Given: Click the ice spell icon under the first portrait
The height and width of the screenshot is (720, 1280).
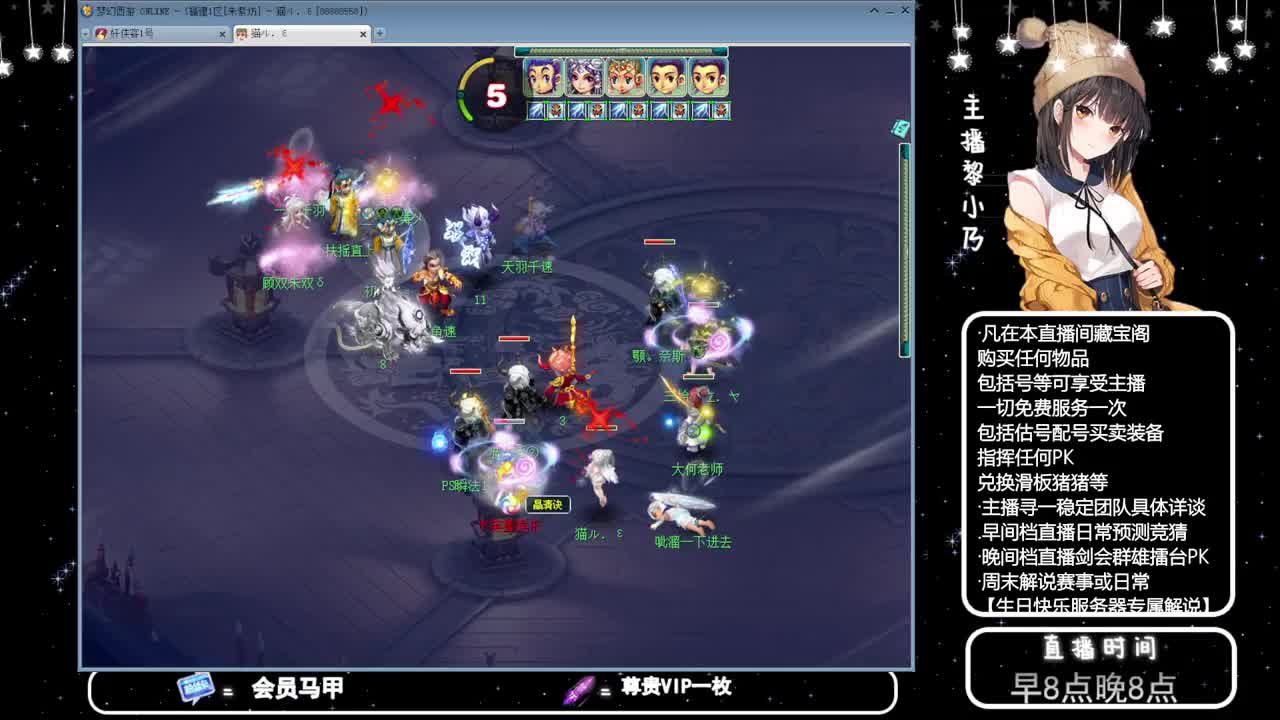Looking at the screenshot, I should pos(536,110).
